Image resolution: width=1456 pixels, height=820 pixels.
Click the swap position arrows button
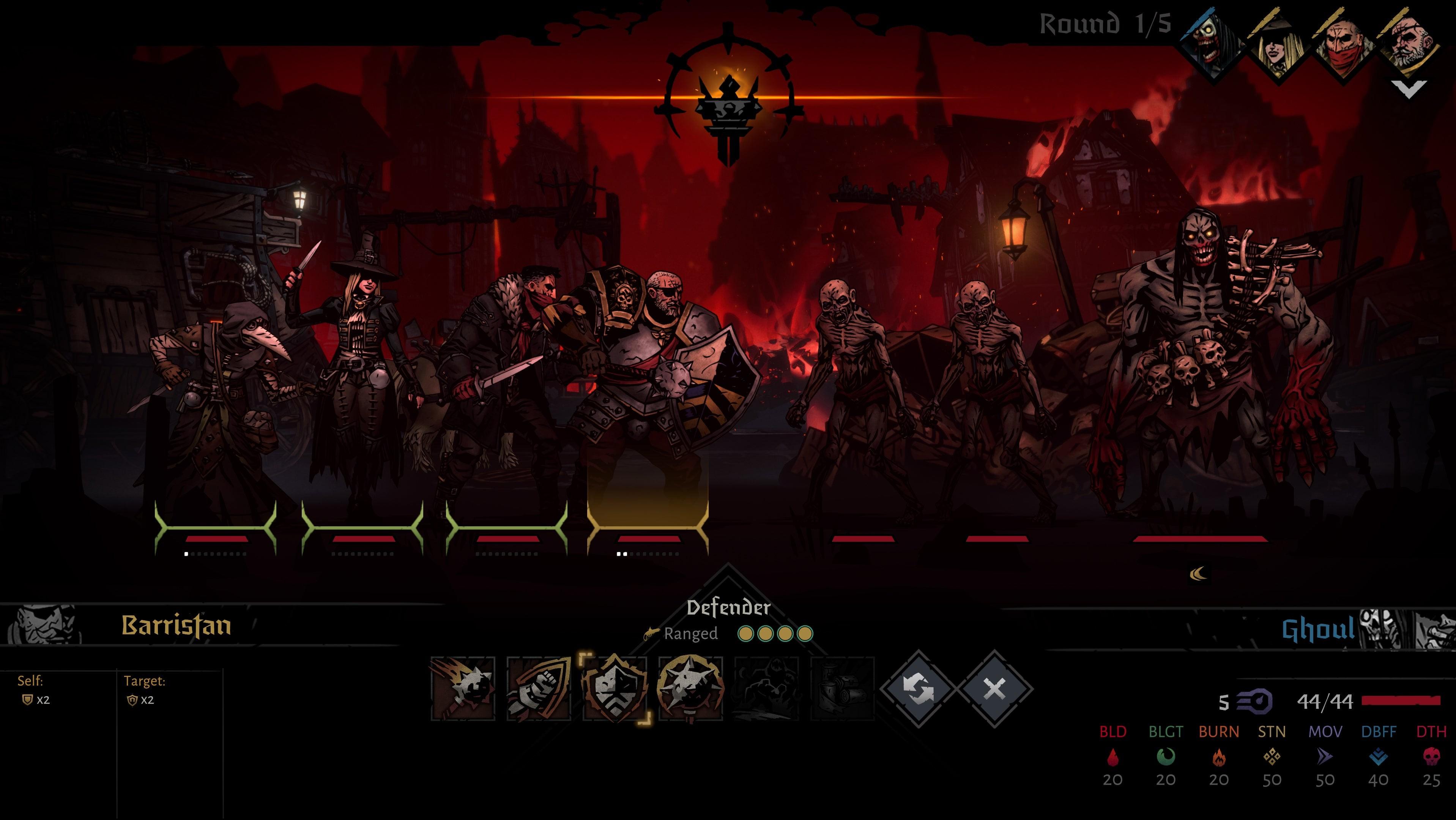coord(918,689)
